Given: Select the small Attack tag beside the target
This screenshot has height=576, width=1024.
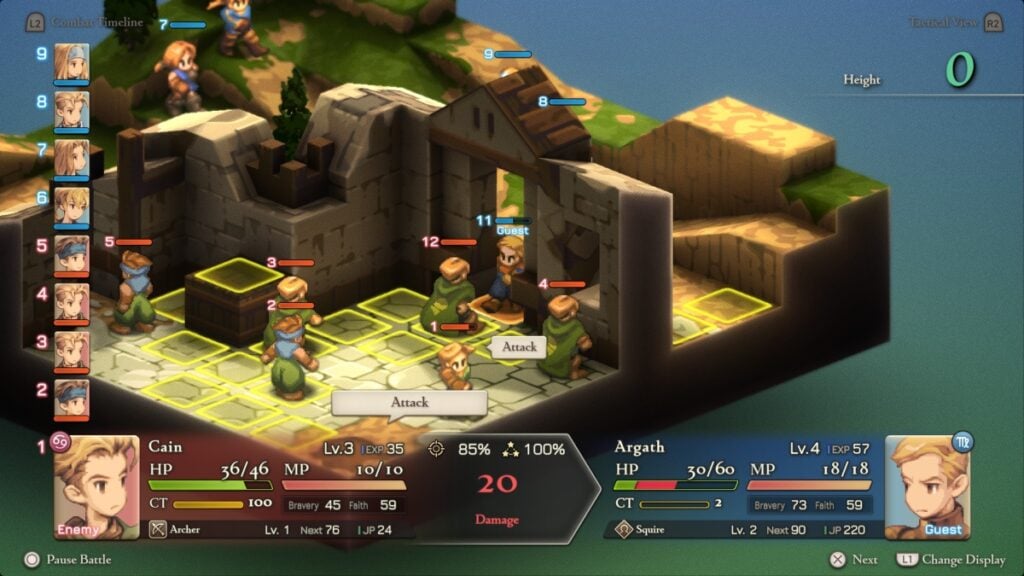Looking at the screenshot, I should coord(519,347).
